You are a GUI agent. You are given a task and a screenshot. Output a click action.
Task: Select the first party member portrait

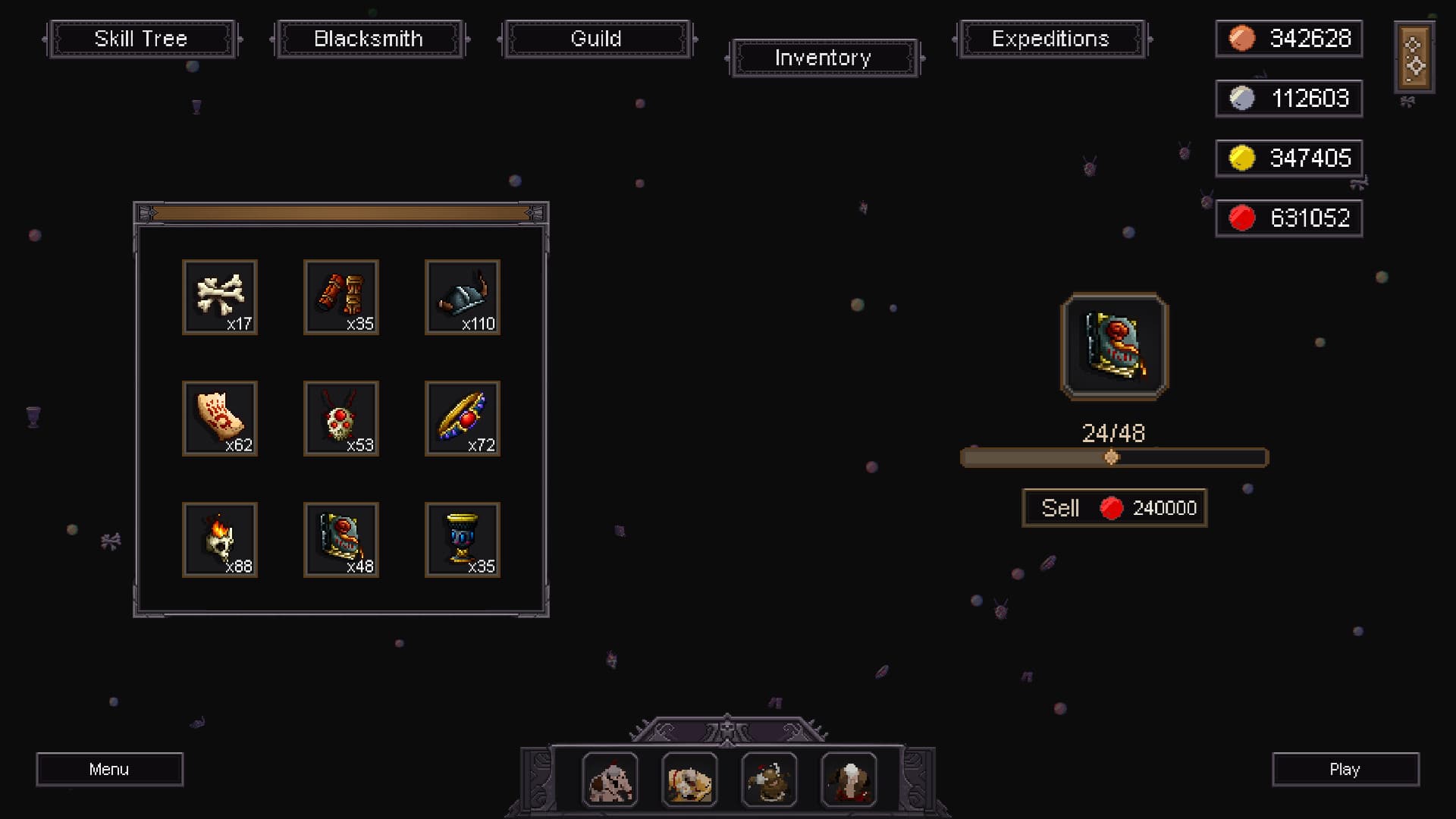tap(611, 779)
